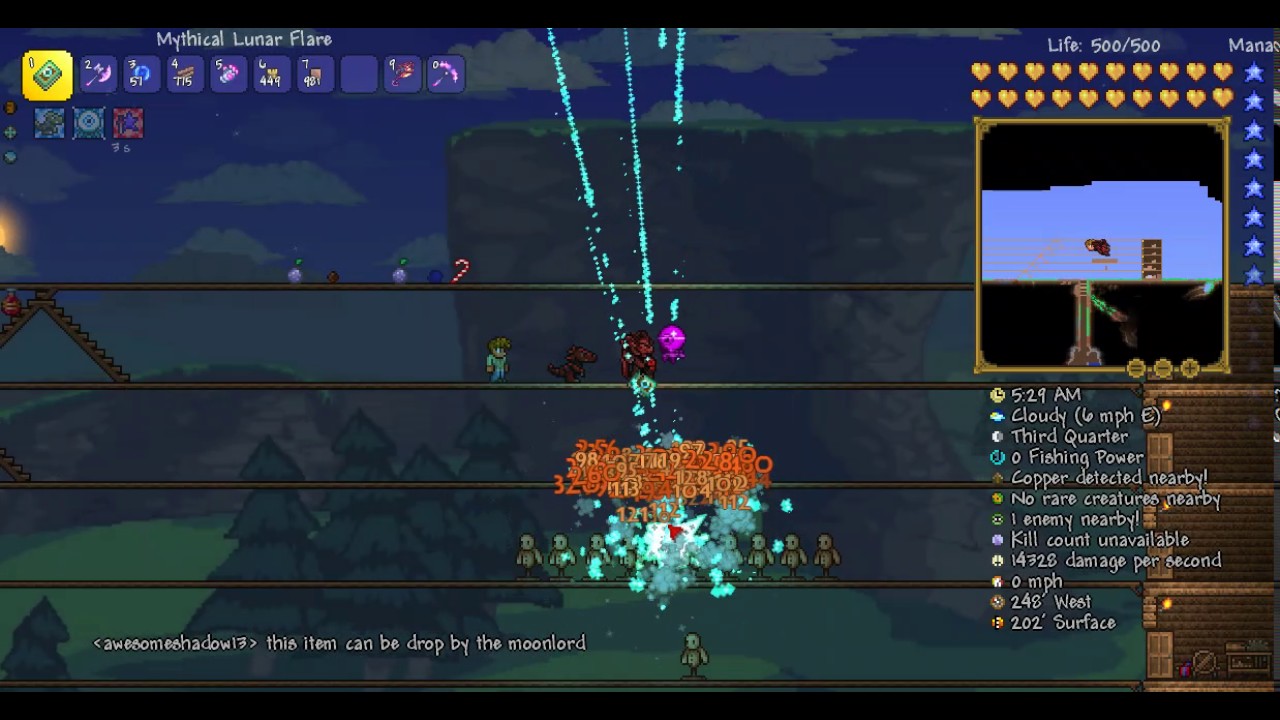This screenshot has width=1280, height=720.
Task: Select the Lunar Flare spell tome slot
Action: [47, 75]
